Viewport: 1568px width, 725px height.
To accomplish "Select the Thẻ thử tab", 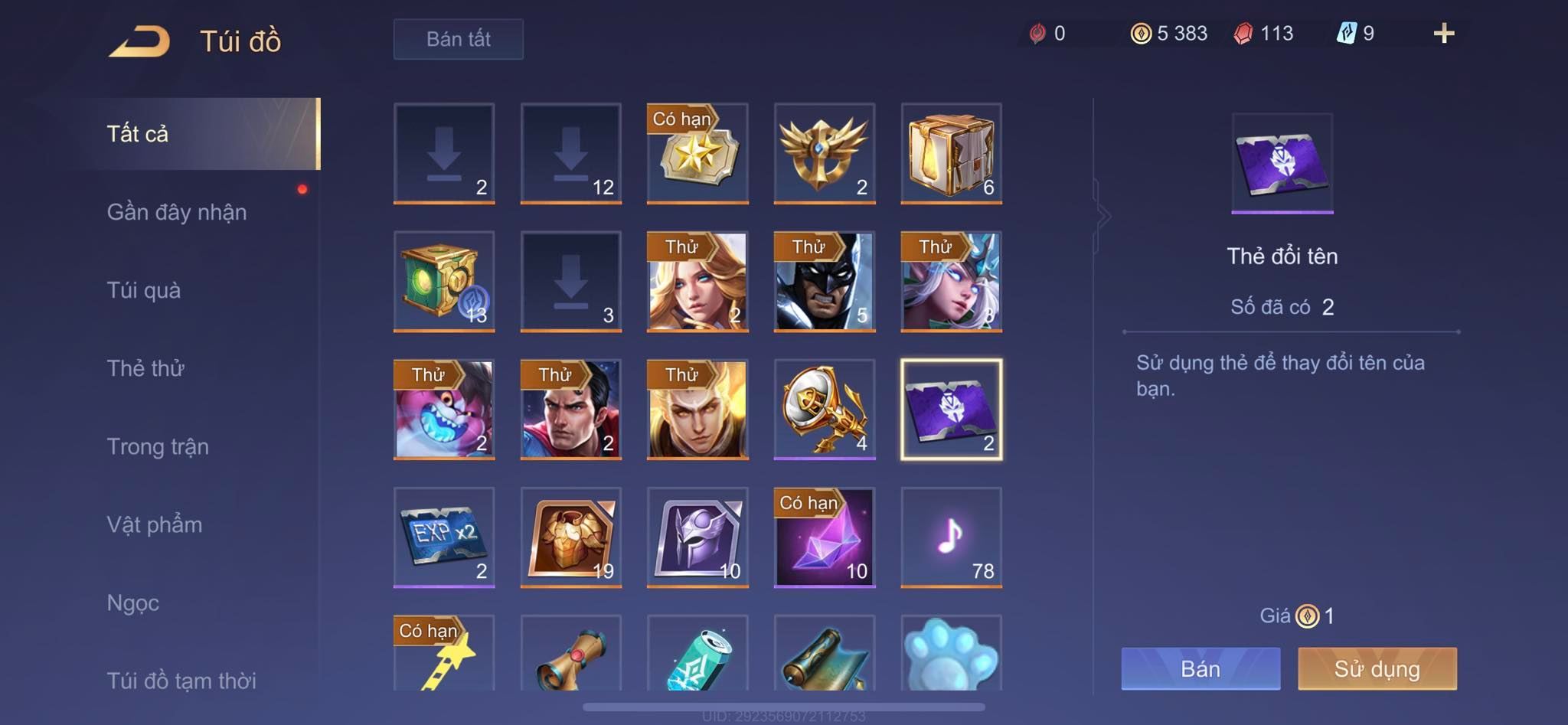I will 145,368.
